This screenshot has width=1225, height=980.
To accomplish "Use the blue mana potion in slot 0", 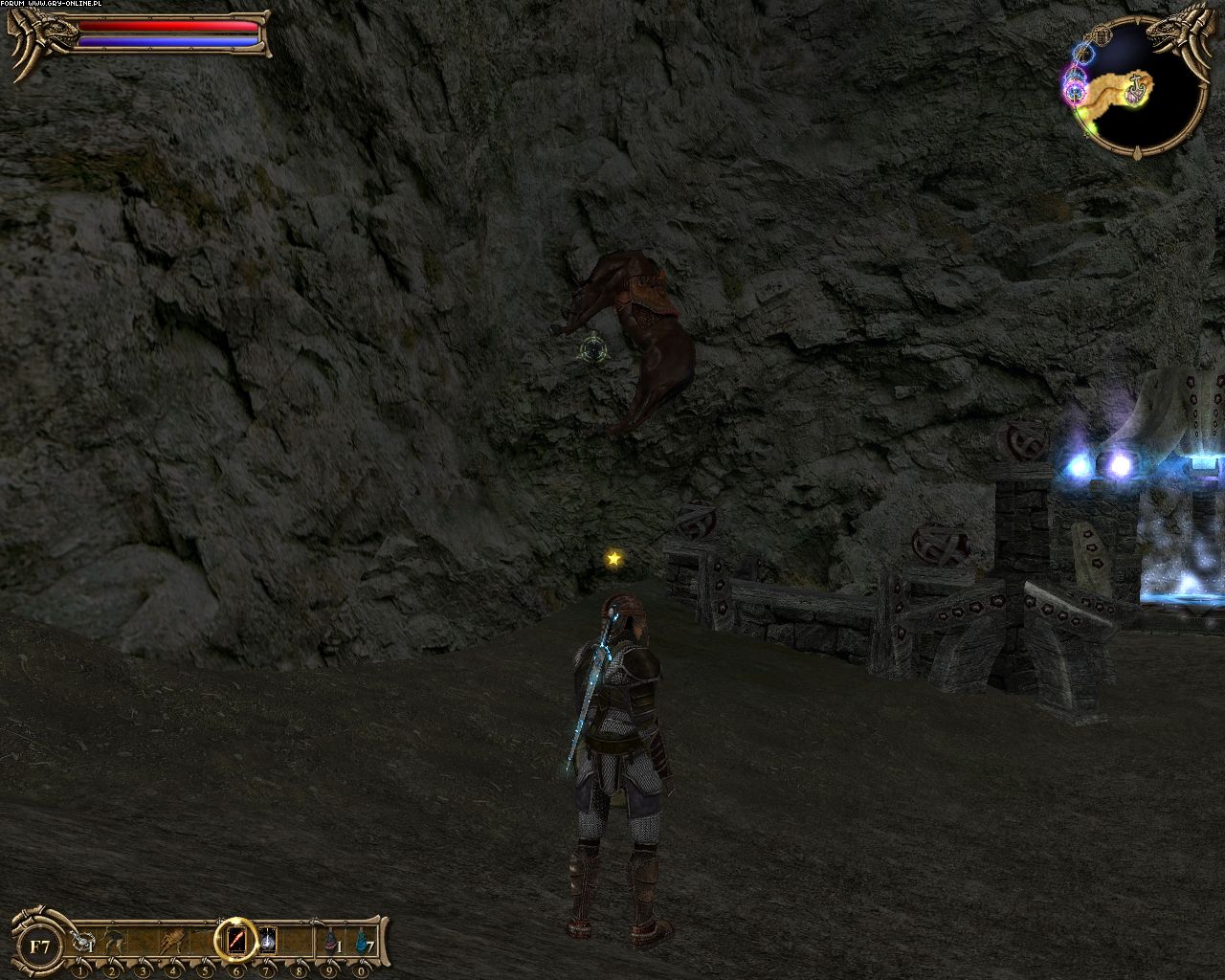I will pyautogui.click(x=362, y=943).
